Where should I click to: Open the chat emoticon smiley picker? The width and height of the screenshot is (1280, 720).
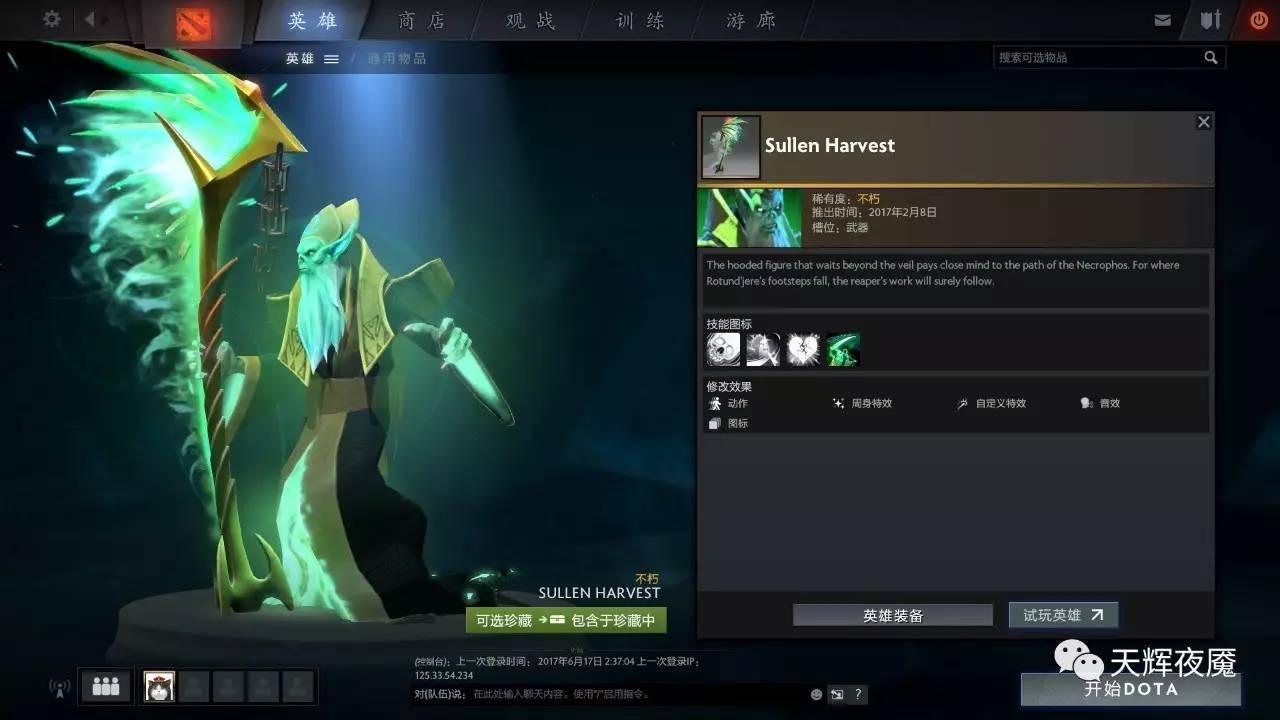click(815, 693)
